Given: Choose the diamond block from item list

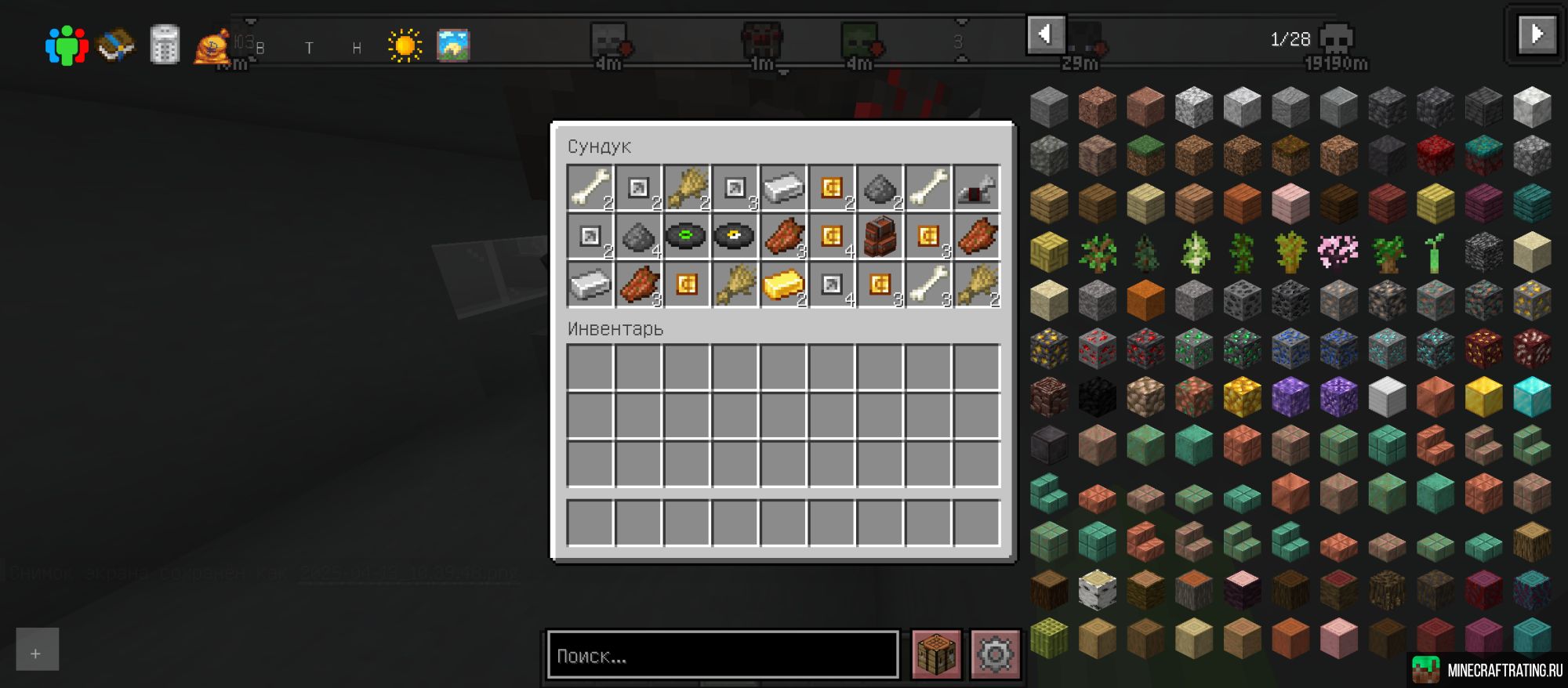Looking at the screenshot, I should pyautogui.click(x=1532, y=397).
